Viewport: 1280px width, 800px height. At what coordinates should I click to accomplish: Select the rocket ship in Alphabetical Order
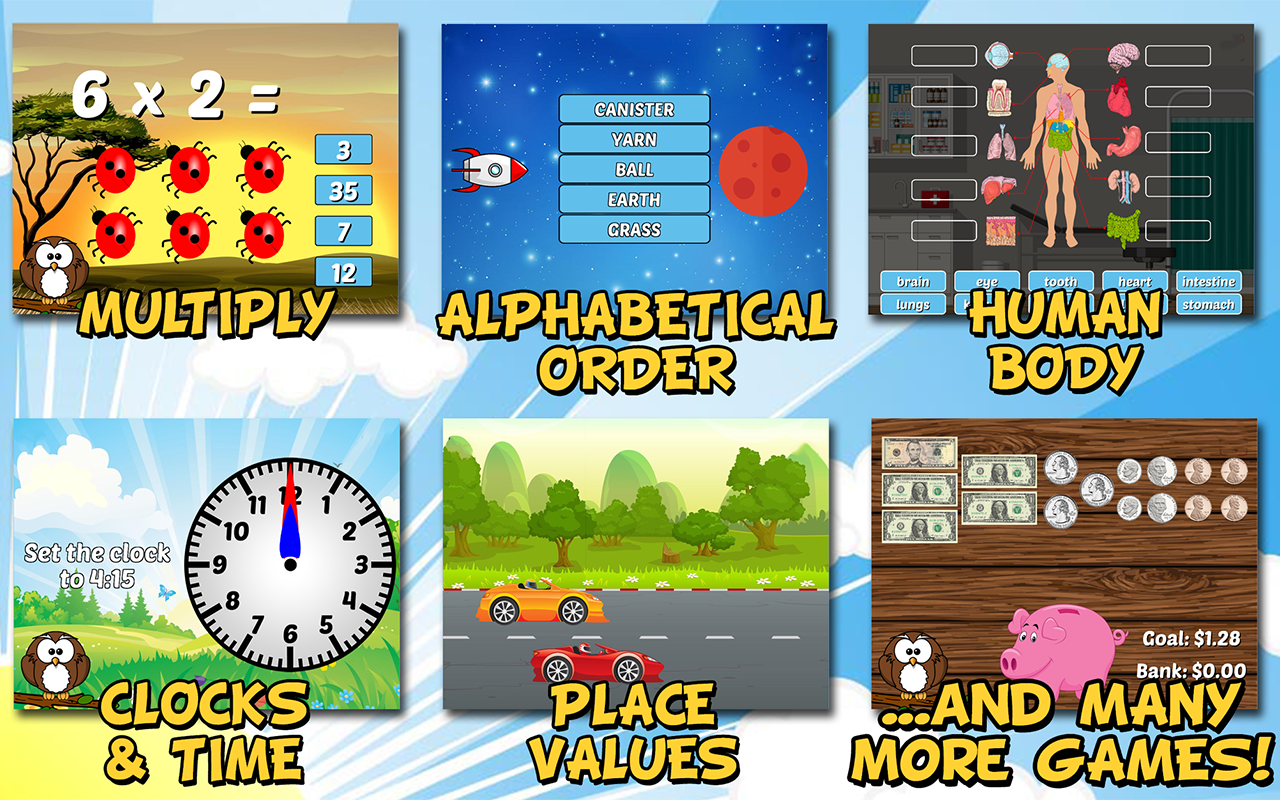pos(490,168)
